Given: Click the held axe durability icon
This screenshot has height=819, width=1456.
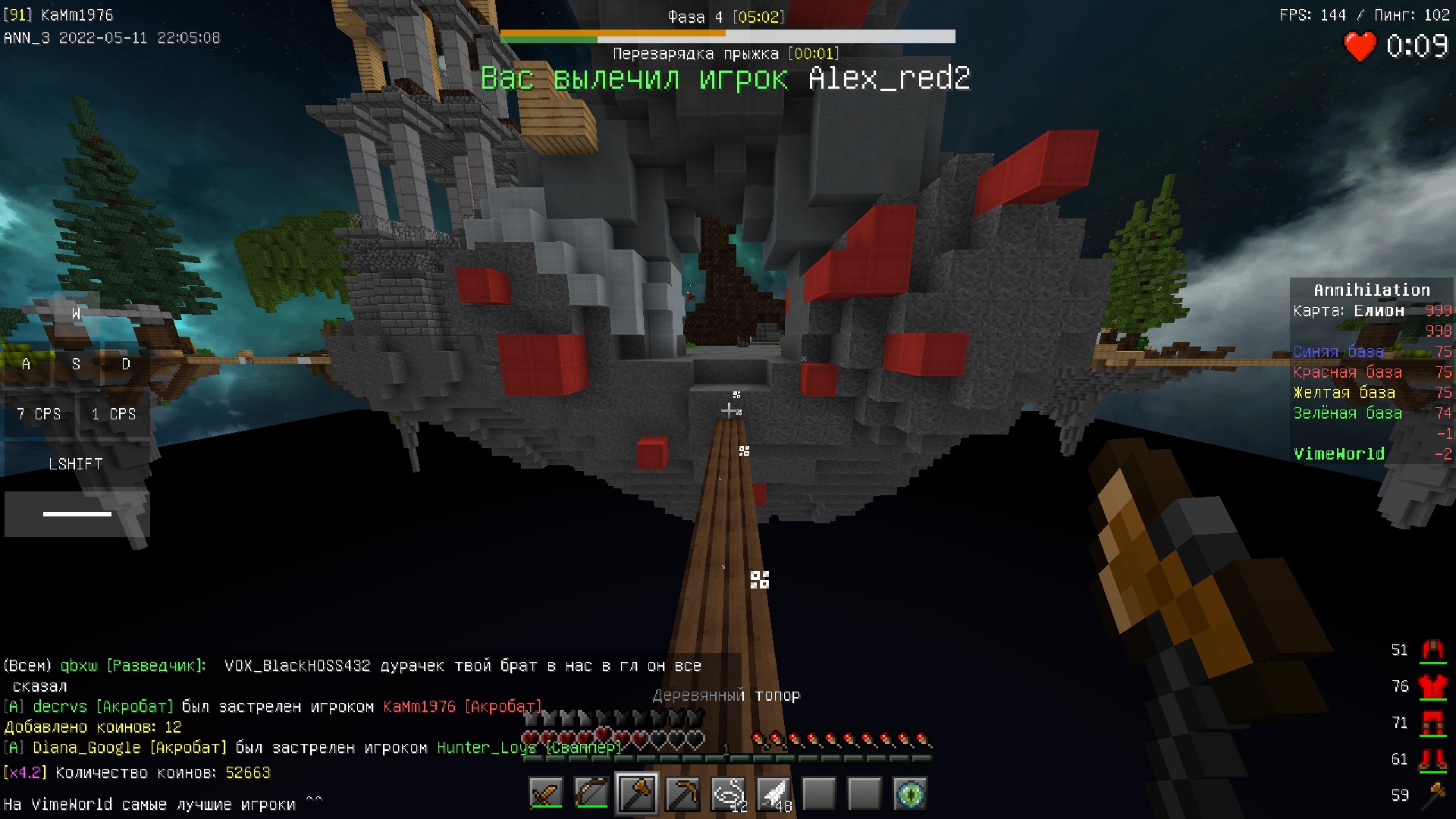Looking at the screenshot, I should click(x=1432, y=795).
